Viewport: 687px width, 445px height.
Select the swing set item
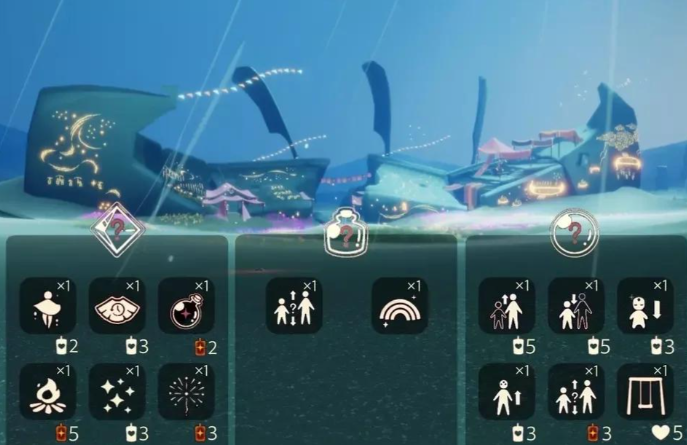click(x=645, y=391)
